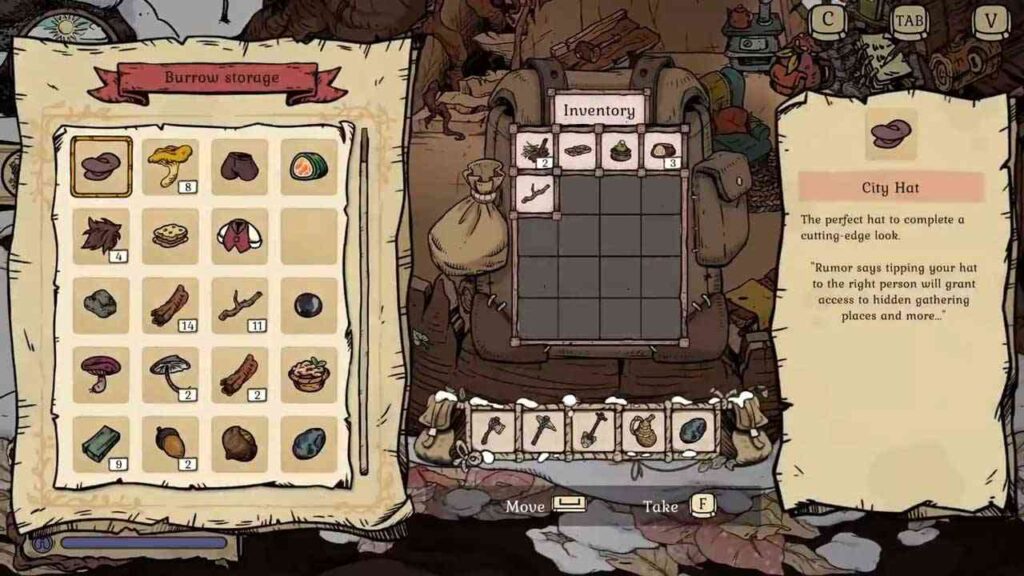
Task: Pick the purple-capped mushroom
Action: (x=101, y=374)
